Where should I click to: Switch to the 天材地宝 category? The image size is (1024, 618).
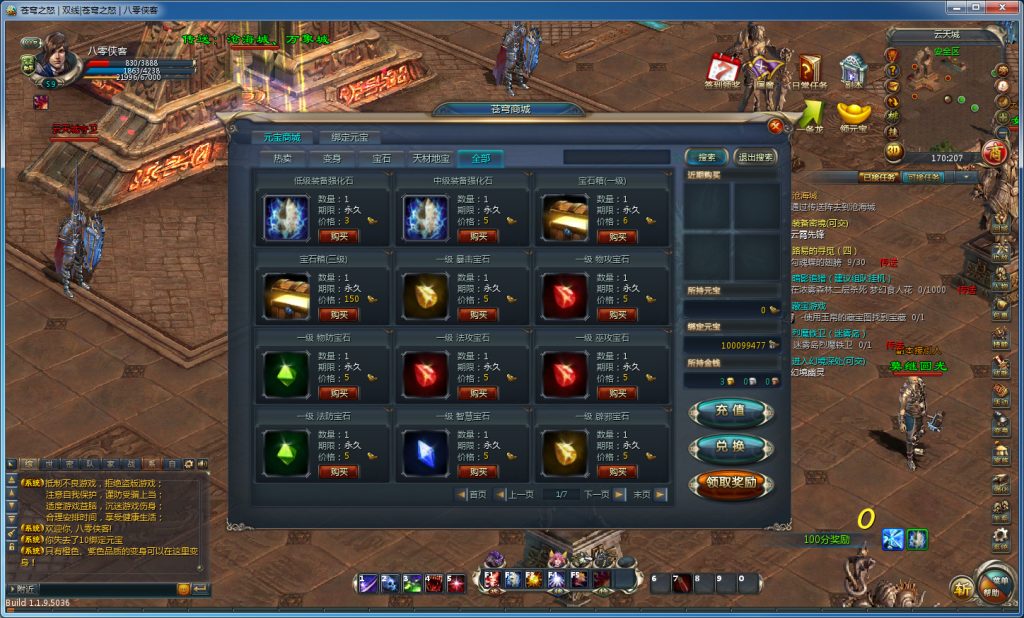pyautogui.click(x=431, y=158)
